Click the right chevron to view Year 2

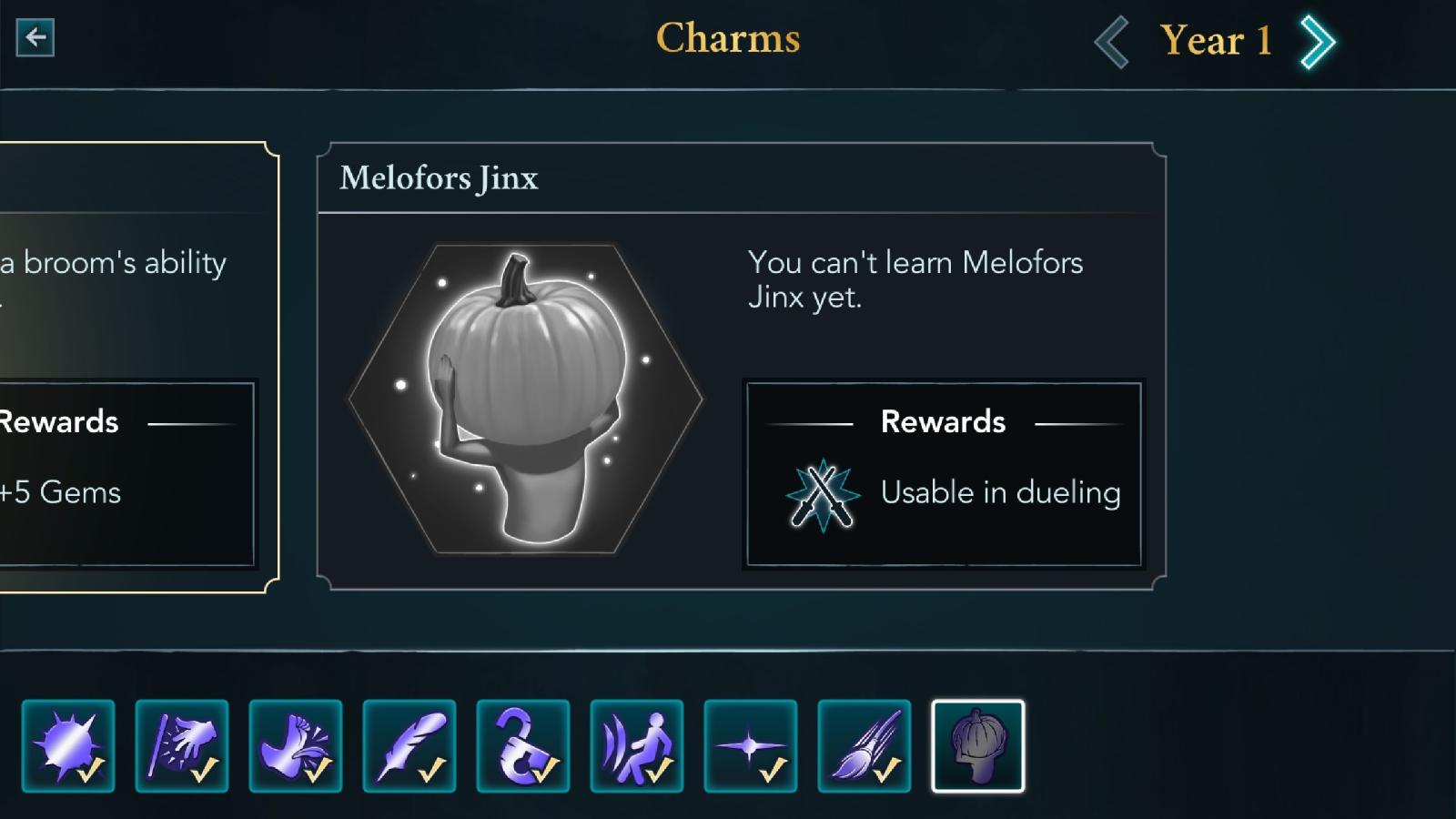click(1319, 40)
